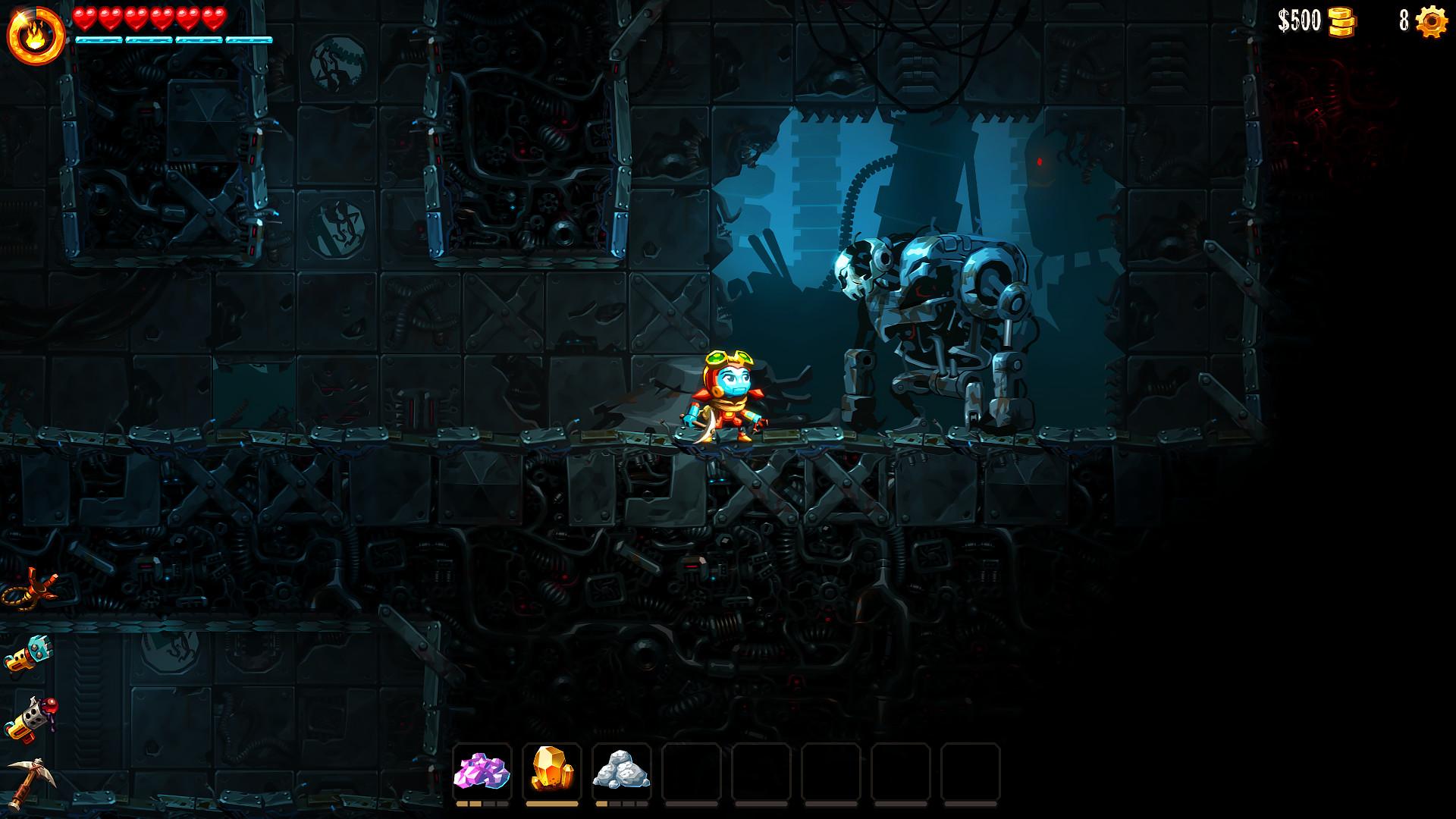
Task: Click the purple amethyst crystal in inventory
Action: pos(483,768)
